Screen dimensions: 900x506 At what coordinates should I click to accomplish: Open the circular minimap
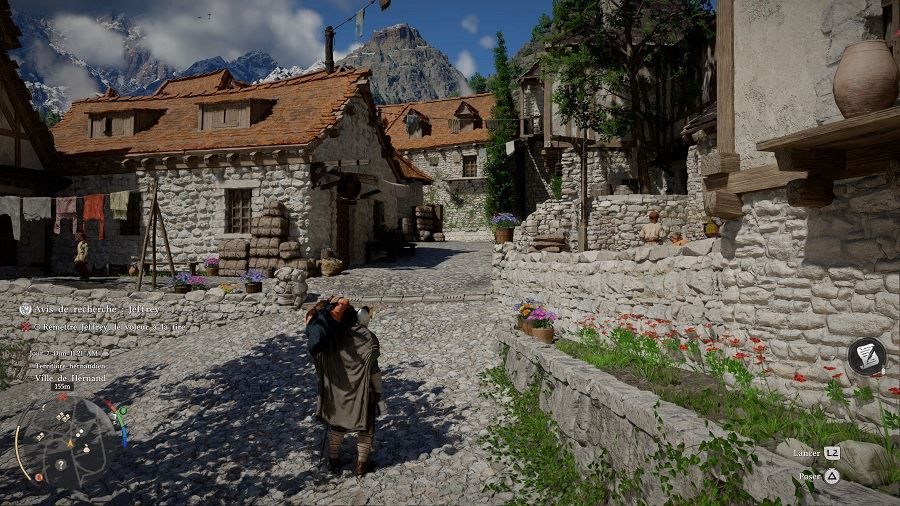[66, 441]
